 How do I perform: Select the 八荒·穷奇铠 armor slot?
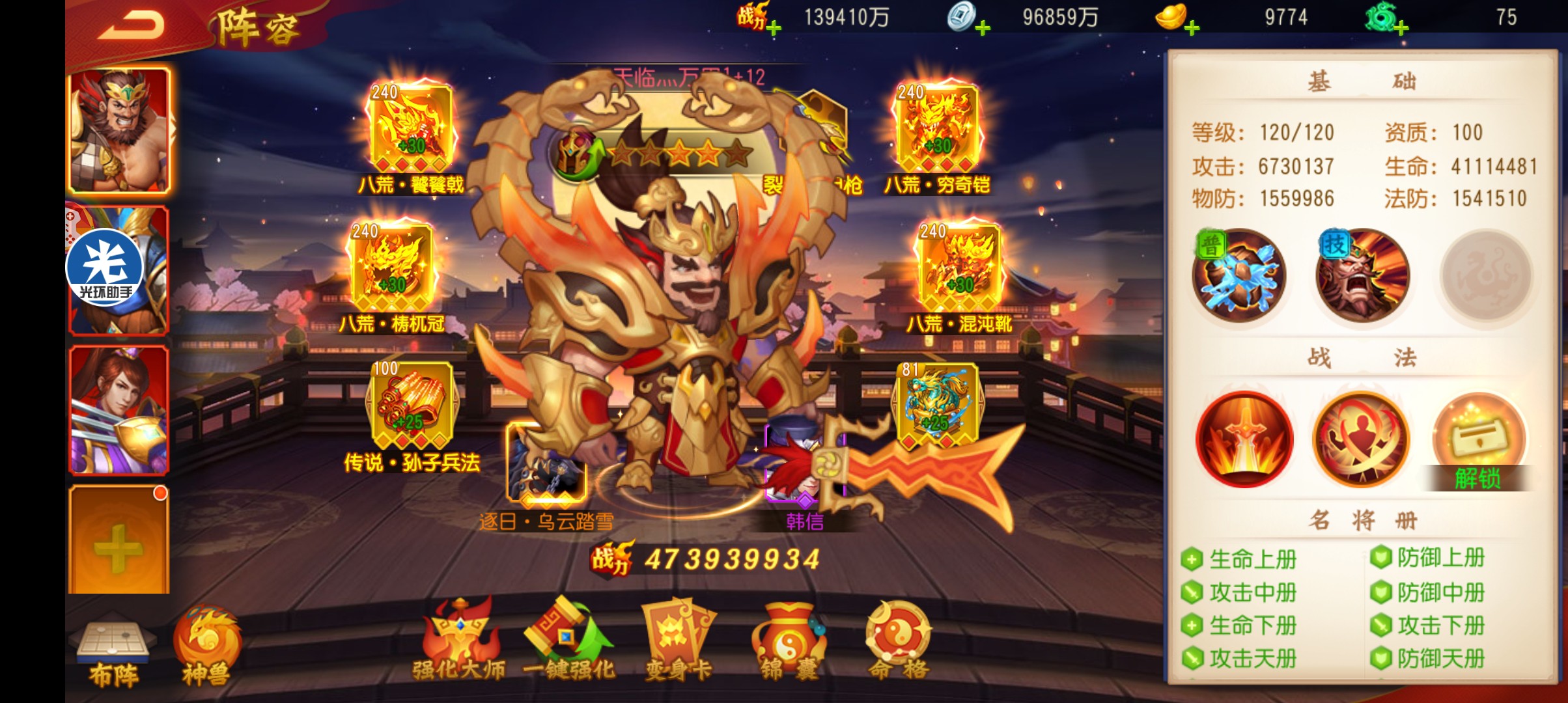tap(937, 128)
